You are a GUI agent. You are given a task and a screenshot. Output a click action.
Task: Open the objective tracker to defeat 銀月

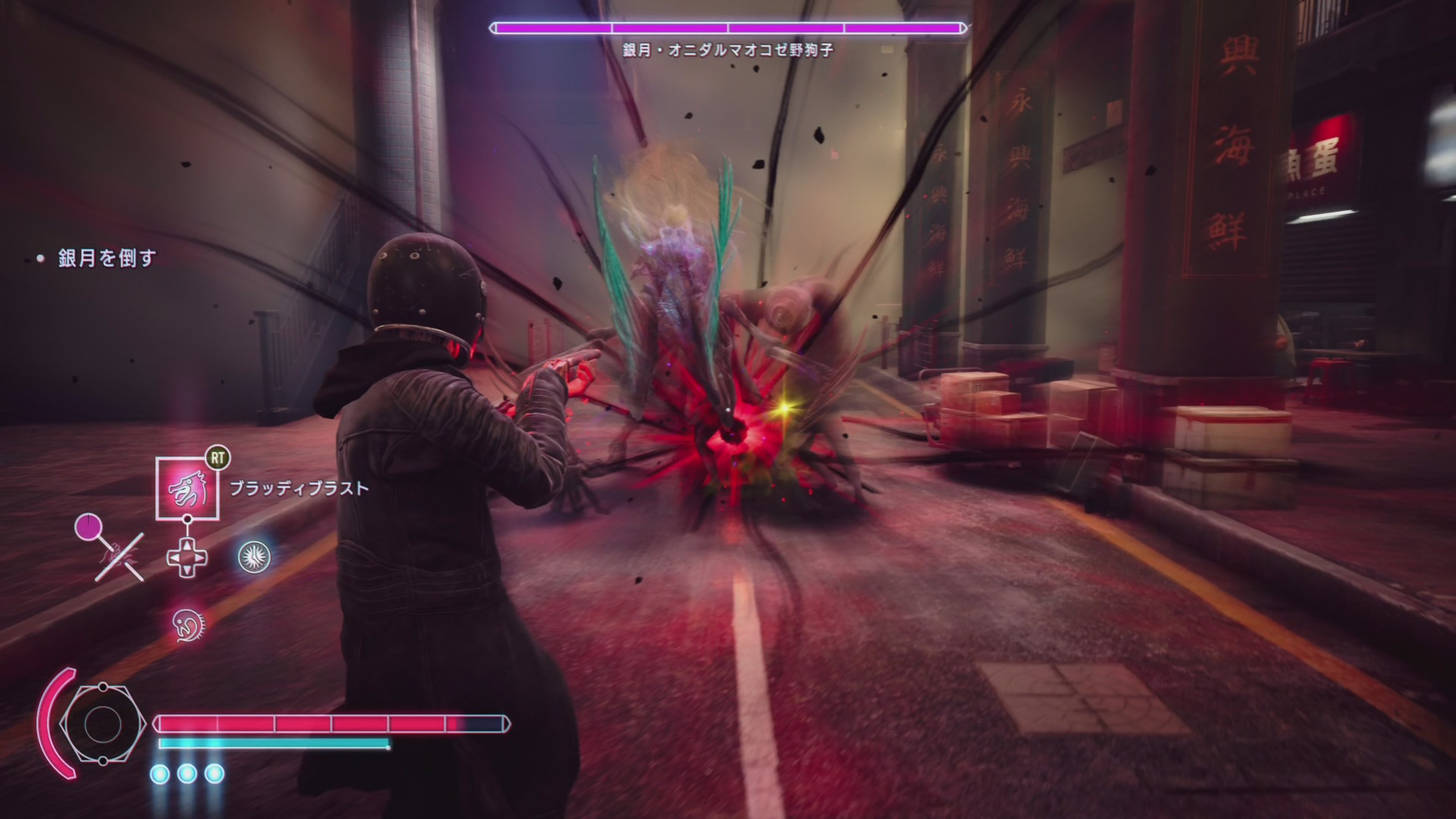point(107,259)
